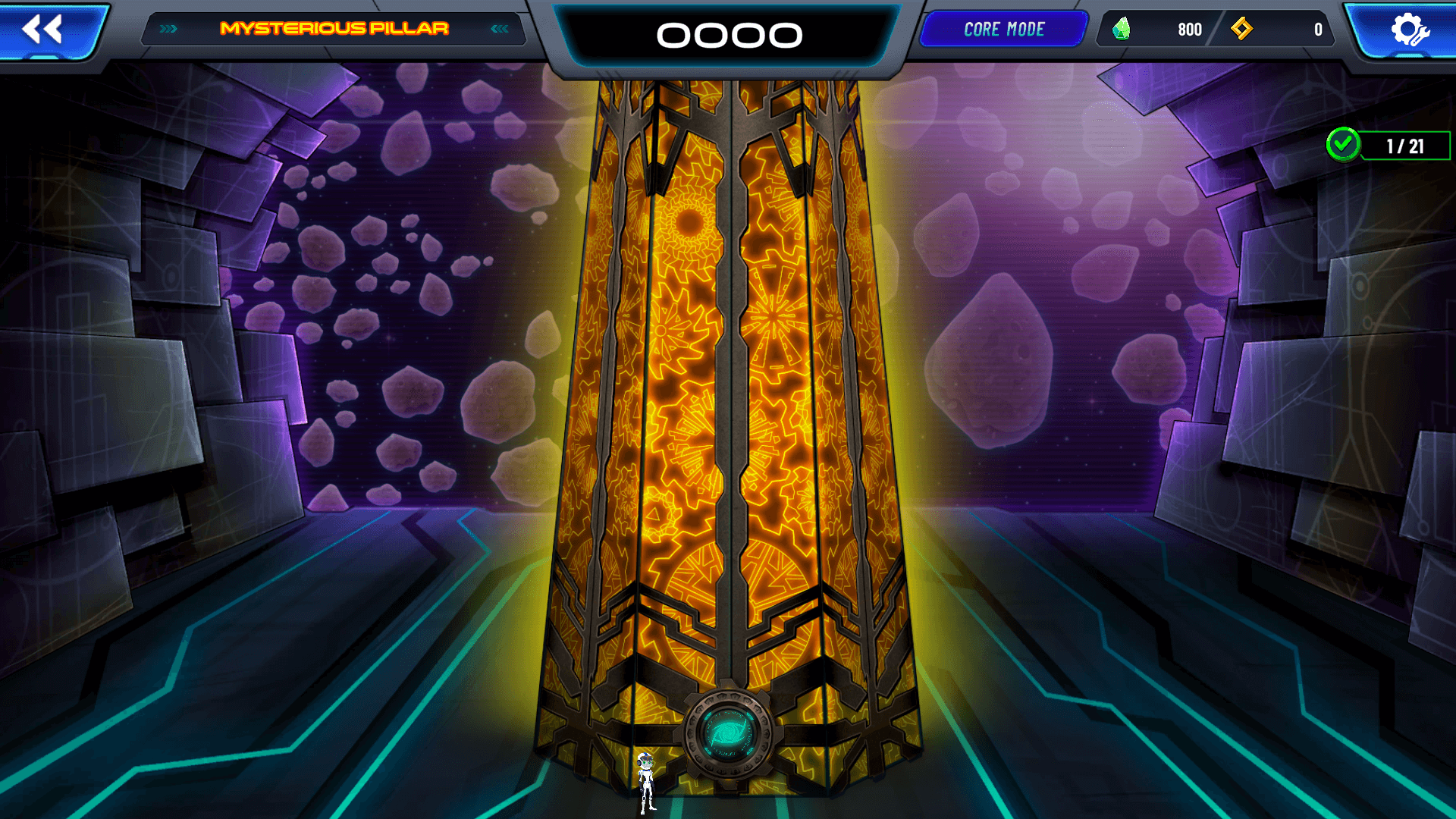Open the 1 / 21 objectives tracker

click(x=1389, y=146)
